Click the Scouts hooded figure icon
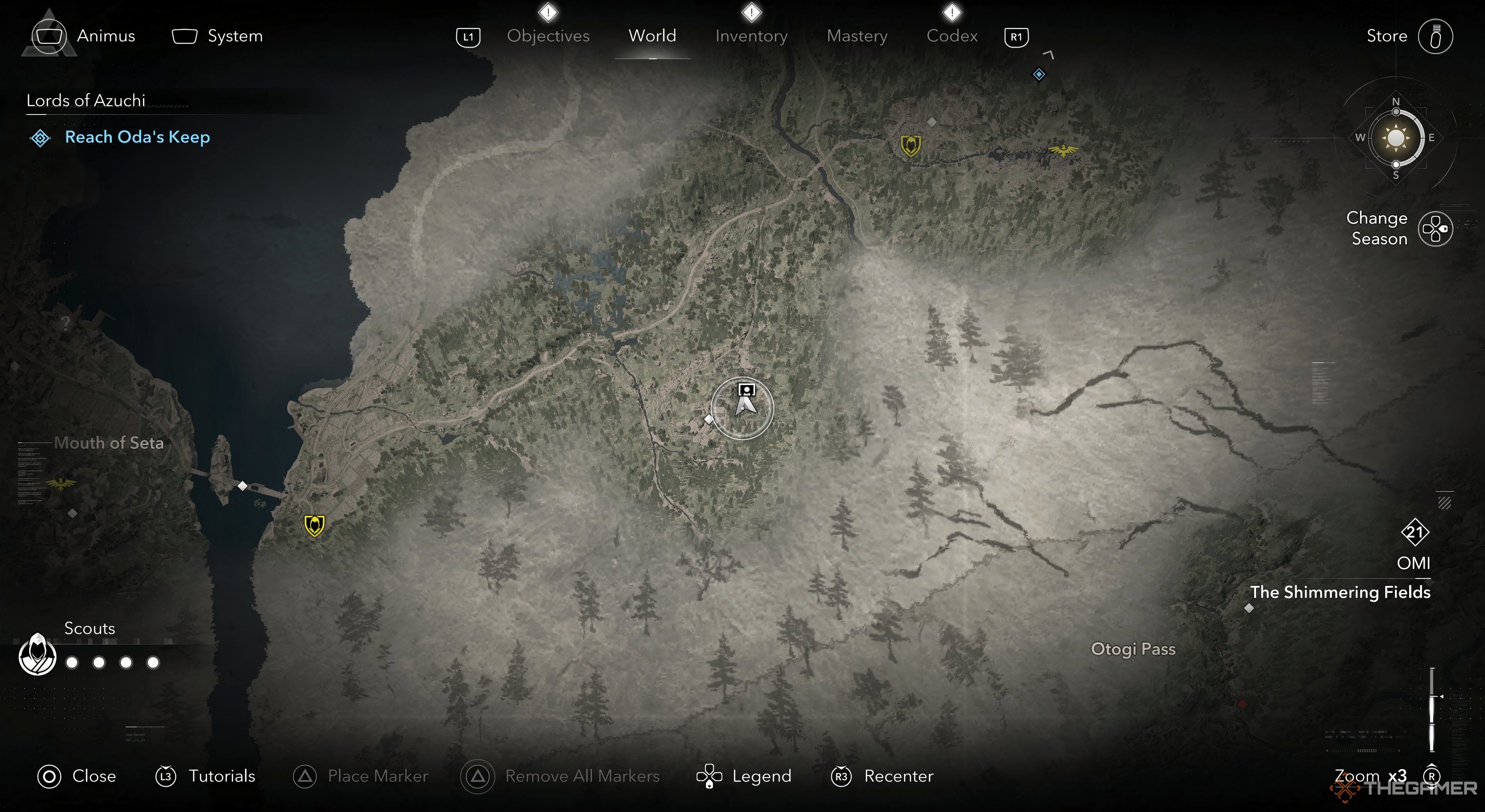This screenshot has width=1485, height=812. 38,654
